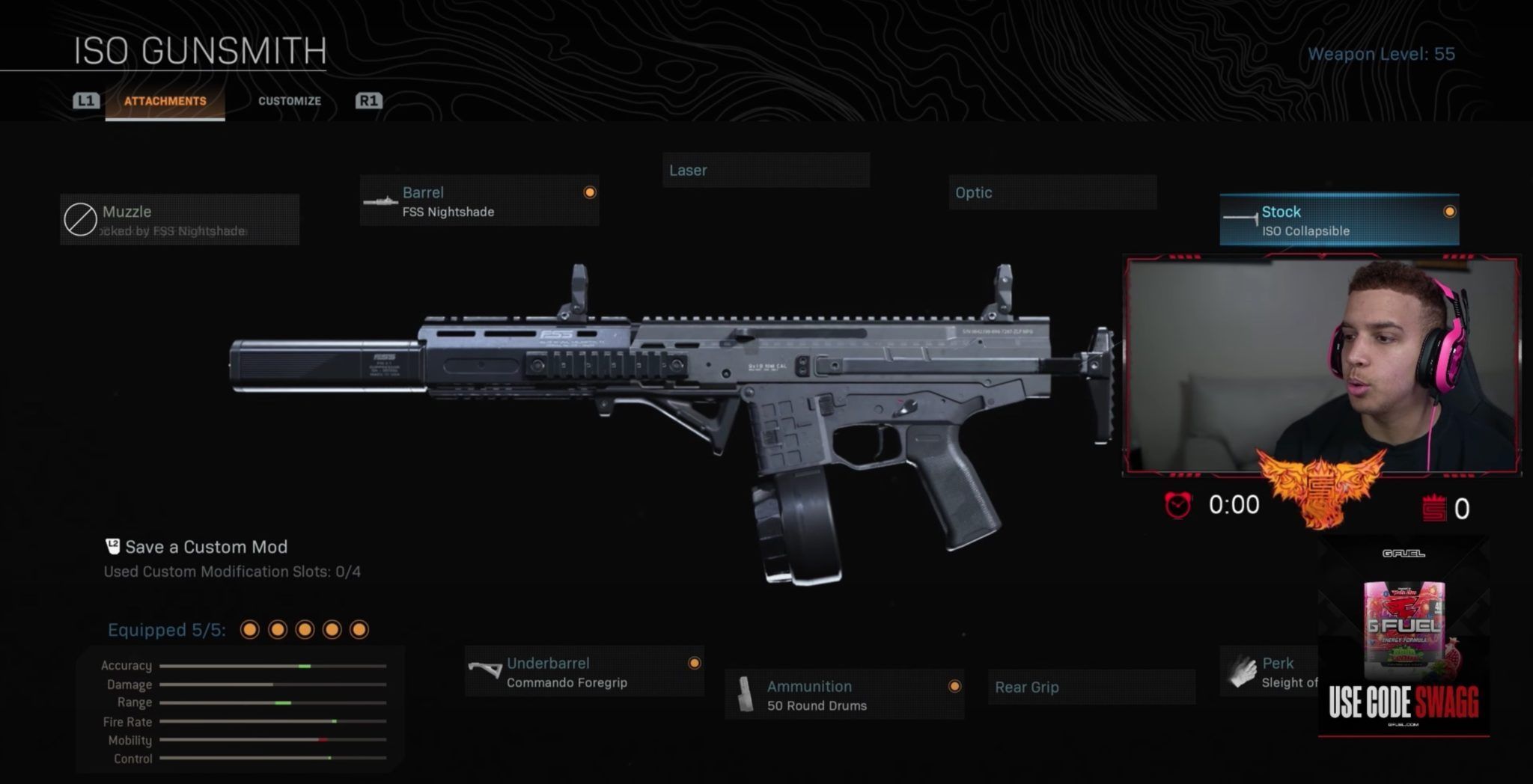Click Save a Custom Mod
Screen dimensions: 1533x784
[x=205, y=547]
